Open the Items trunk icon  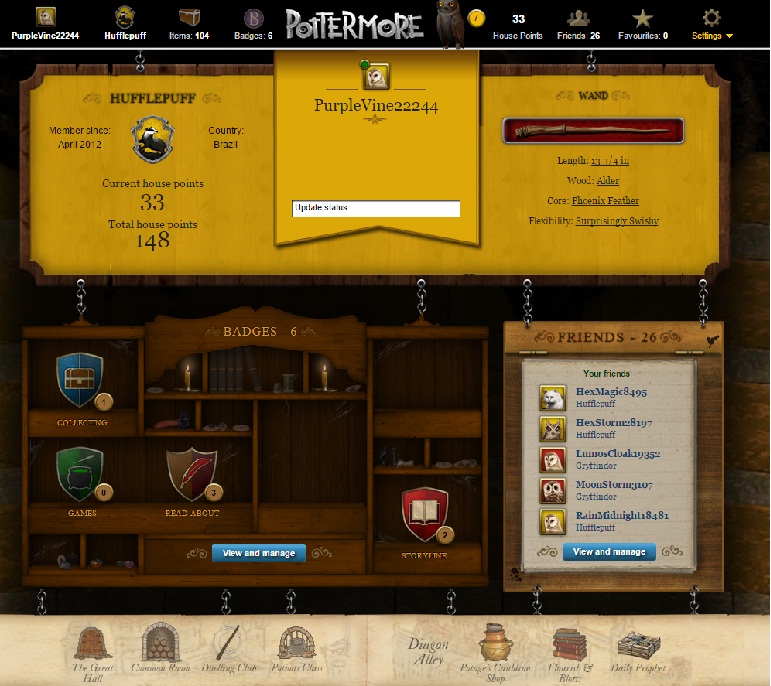[x=188, y=18]
